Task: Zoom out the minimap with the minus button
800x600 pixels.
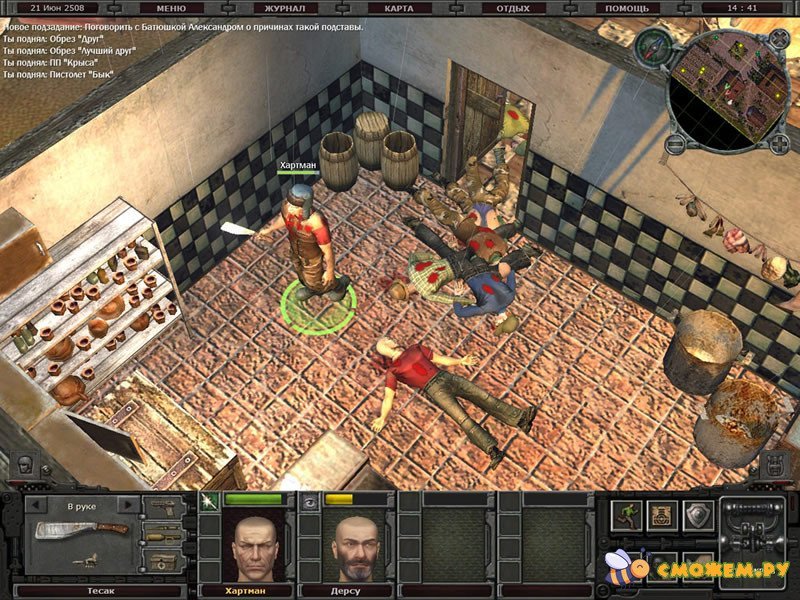Action: click(x=674, y=143)
